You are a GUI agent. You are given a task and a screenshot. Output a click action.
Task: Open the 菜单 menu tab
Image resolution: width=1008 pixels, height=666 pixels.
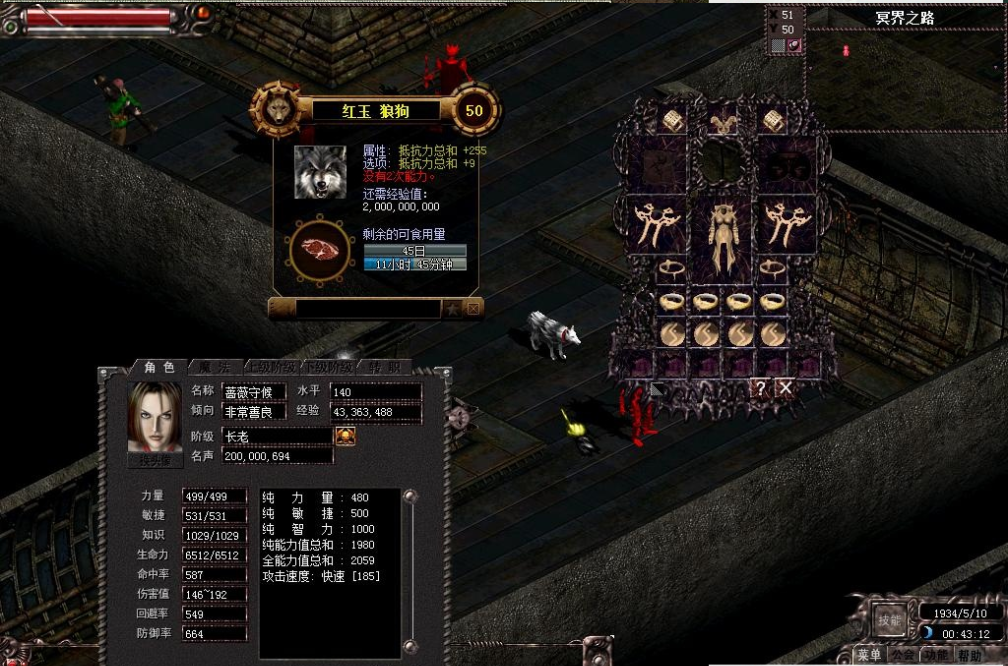(x=868, y=656)
